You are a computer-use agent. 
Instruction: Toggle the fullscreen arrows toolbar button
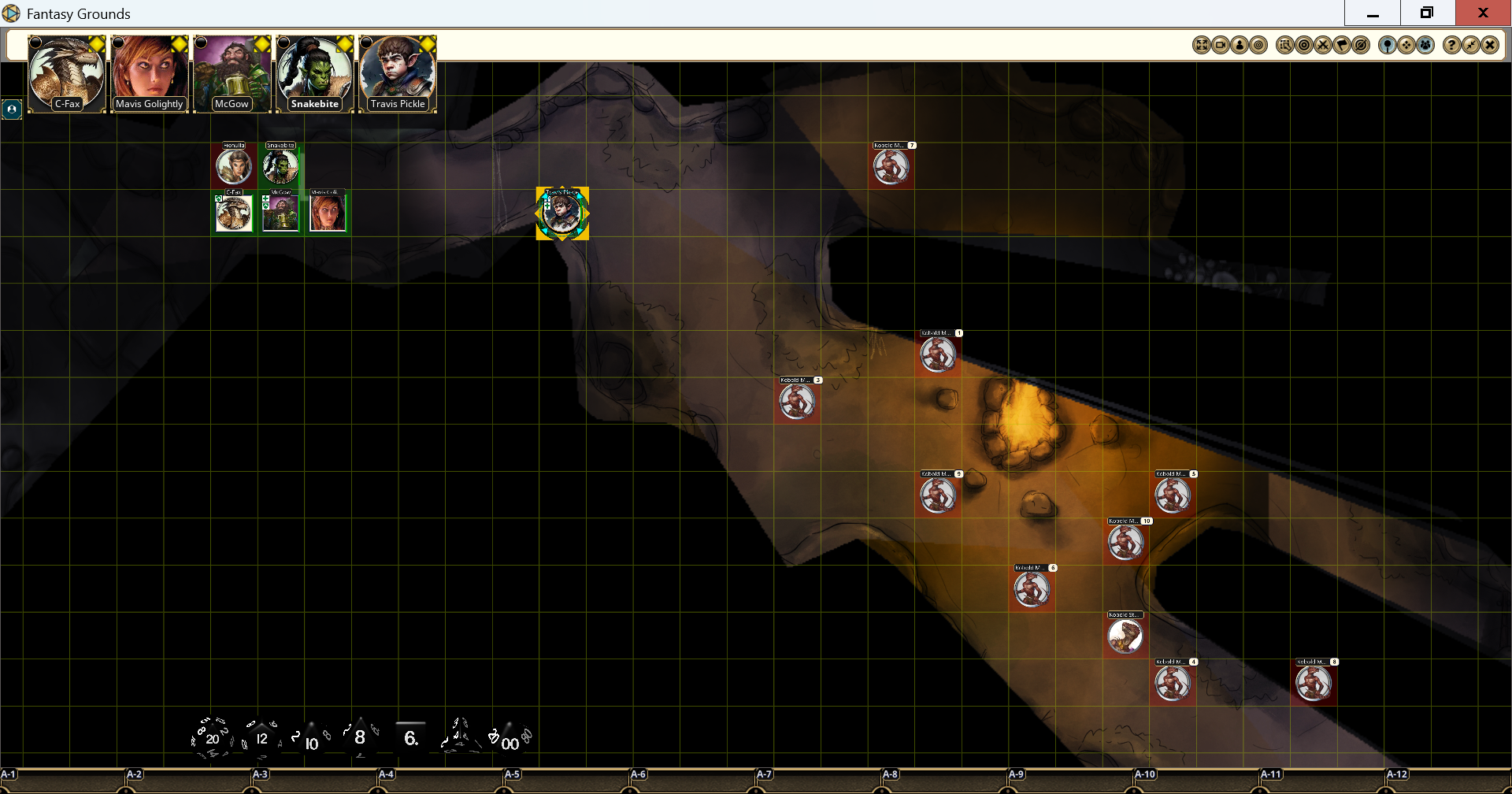(1202, 45)
